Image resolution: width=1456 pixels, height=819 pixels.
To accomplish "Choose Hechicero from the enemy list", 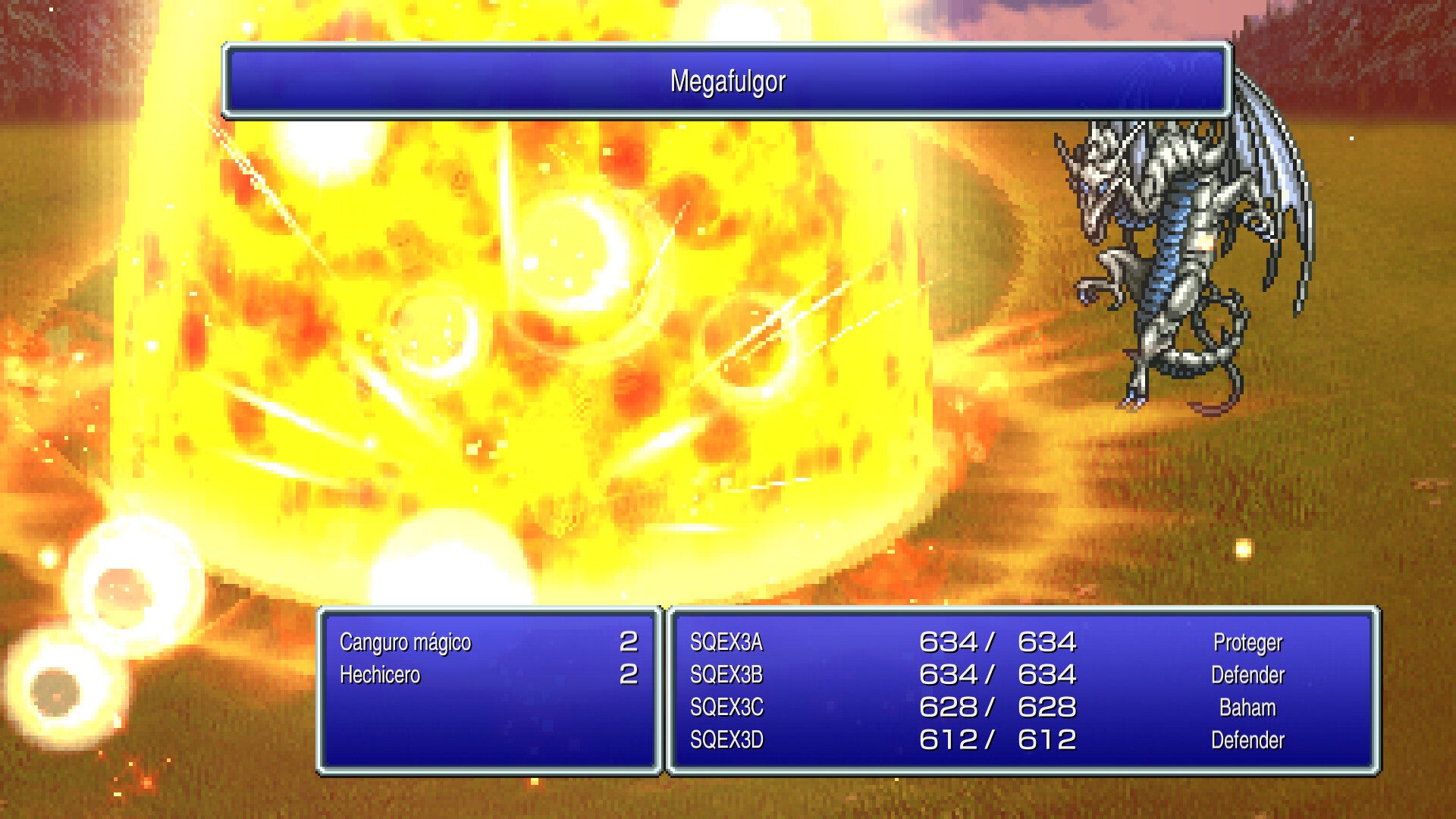I will [x=380, y=675].
